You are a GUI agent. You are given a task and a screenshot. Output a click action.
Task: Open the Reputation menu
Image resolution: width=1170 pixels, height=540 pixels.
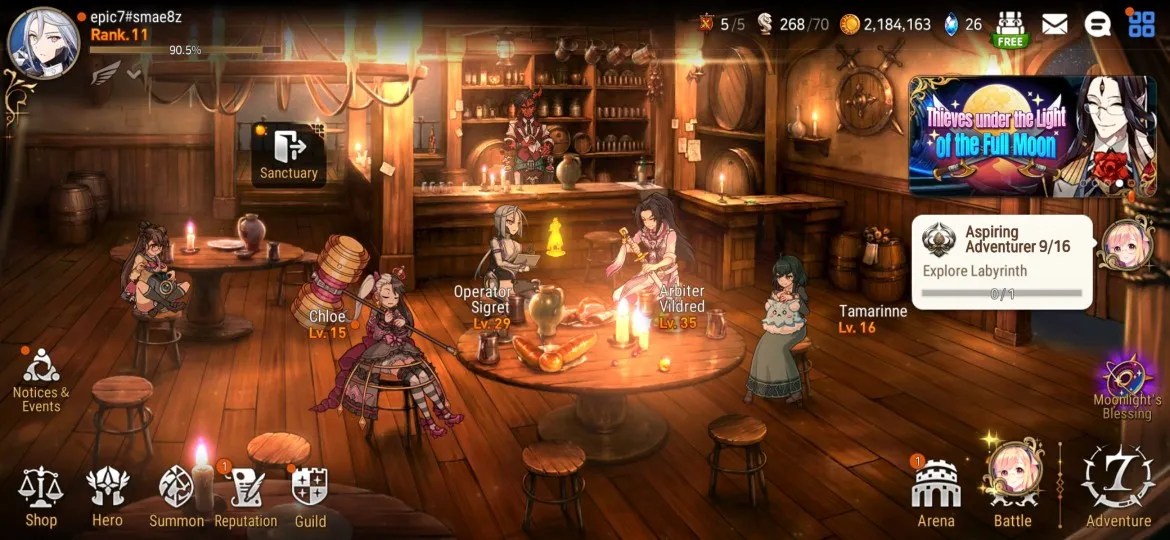tap(245, 497)
